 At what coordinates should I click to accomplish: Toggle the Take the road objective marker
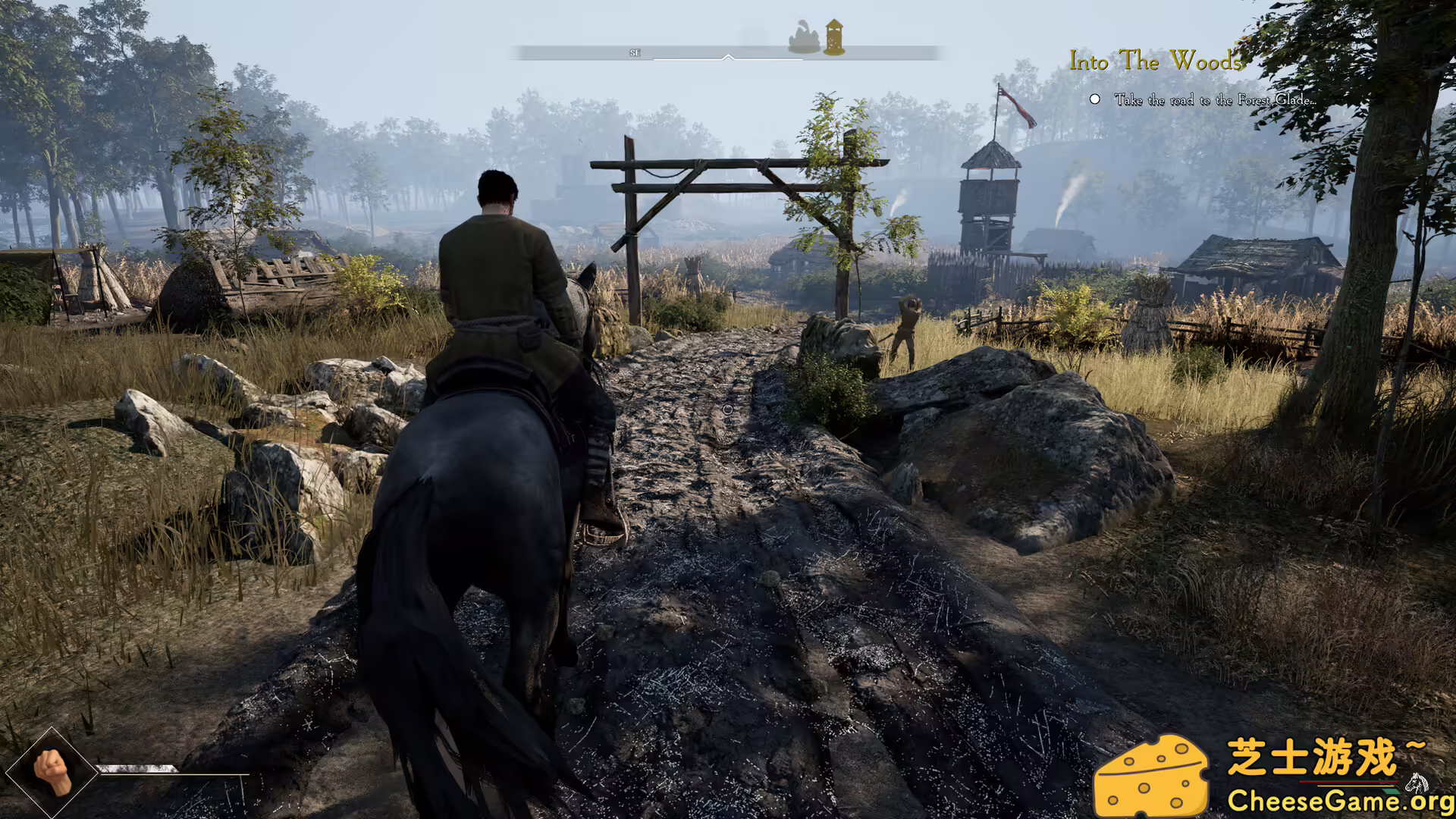(x=1095, y=98)
